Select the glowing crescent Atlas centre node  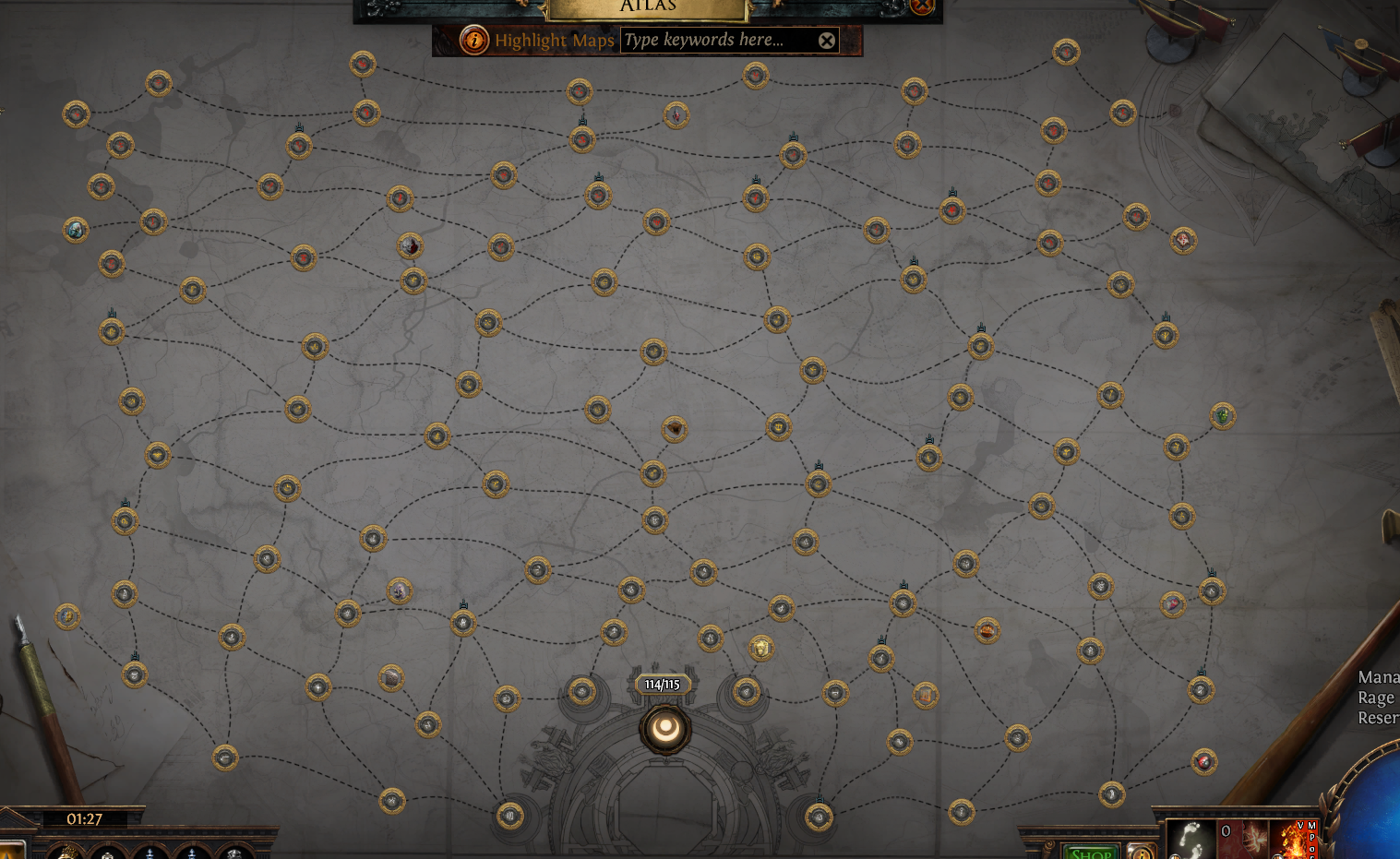[x=664, y=729]
